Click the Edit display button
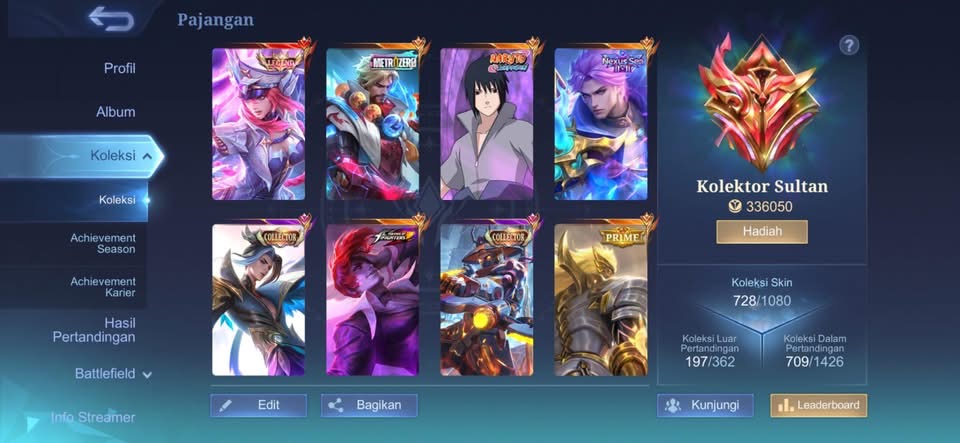Viewport: 960px width, 443px height. (258, 405)
